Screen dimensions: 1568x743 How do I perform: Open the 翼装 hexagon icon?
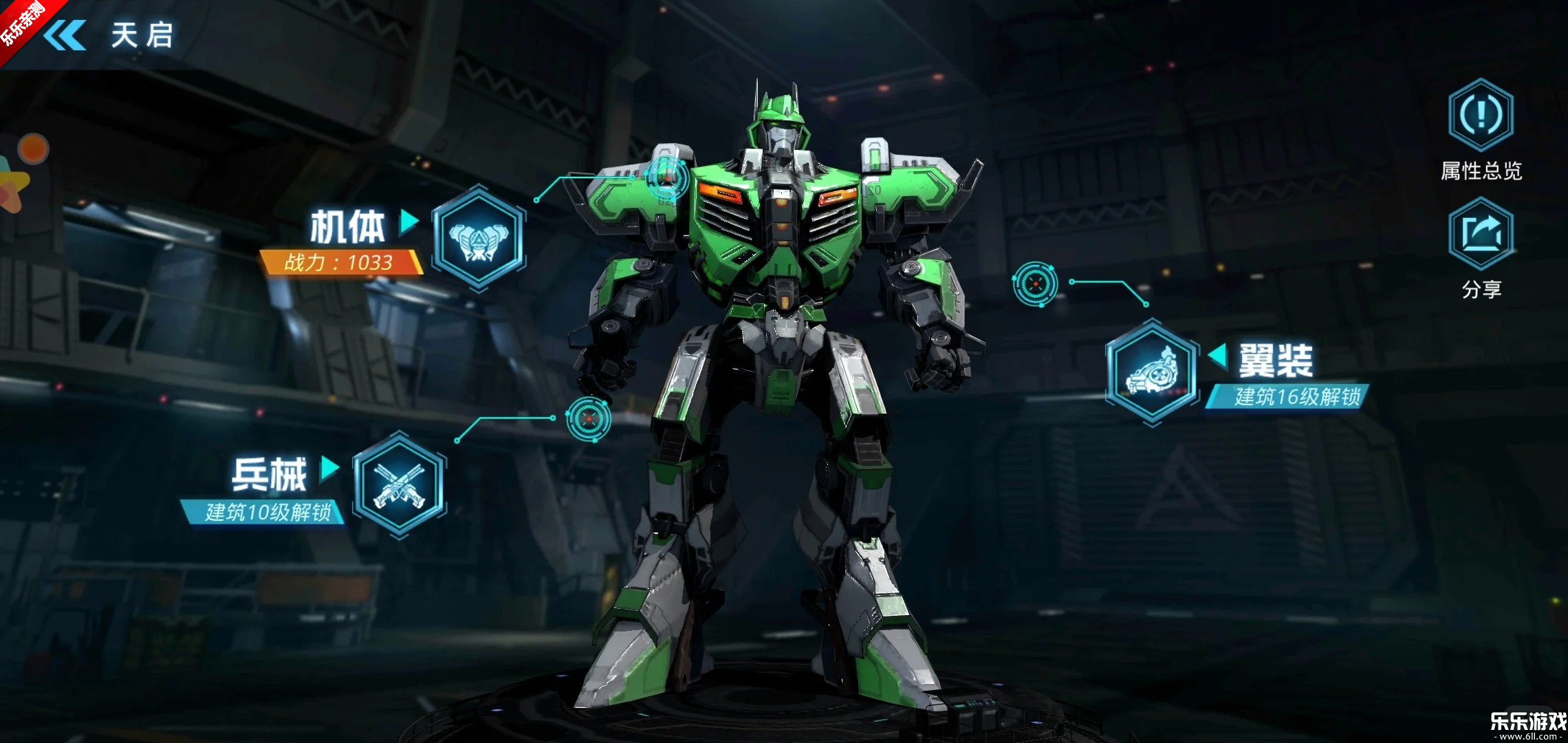coord(1152,373)
